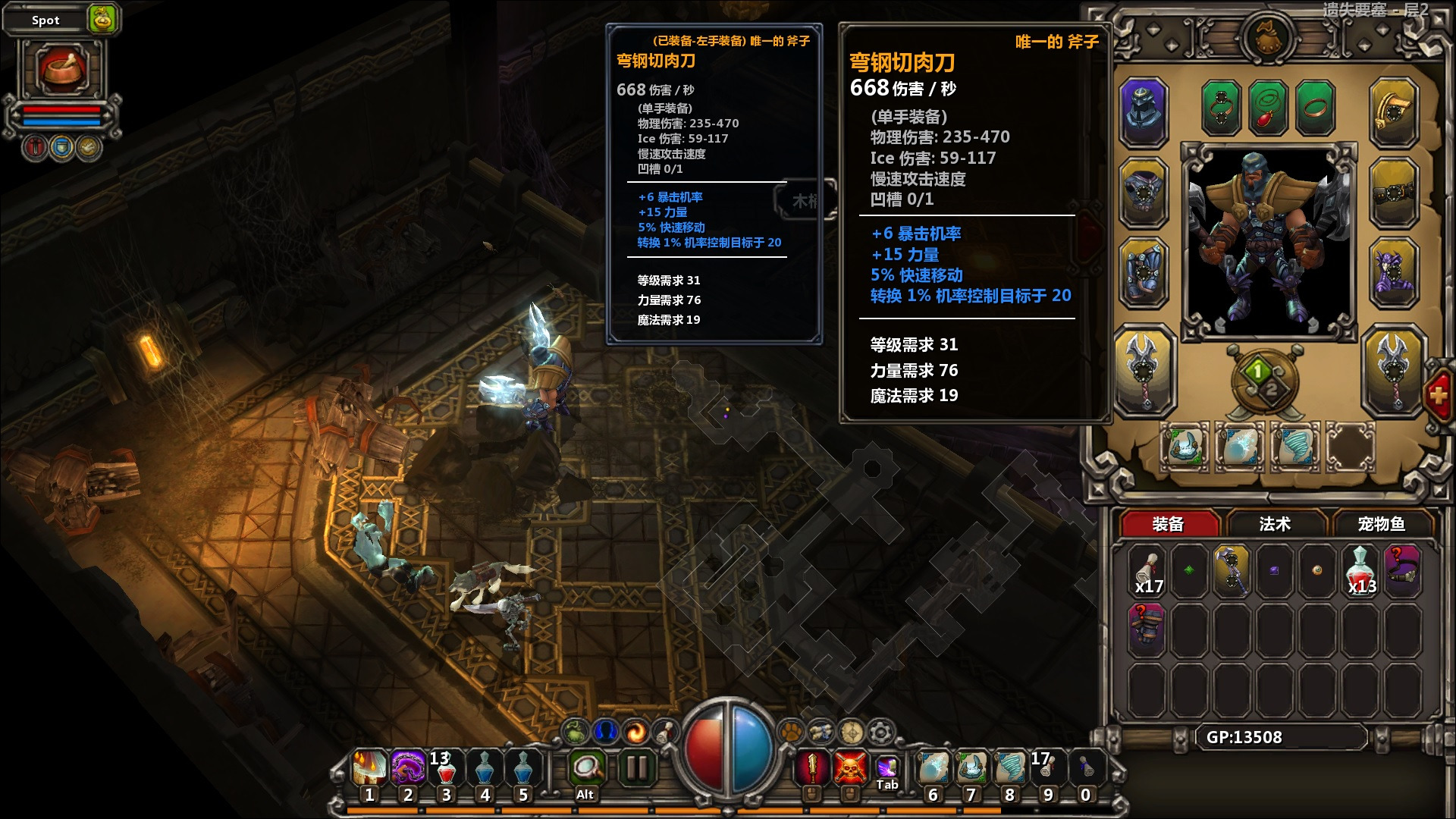Click the pet portrait food bowl icon
1456x819 pixels.
(x=62, y=69)
